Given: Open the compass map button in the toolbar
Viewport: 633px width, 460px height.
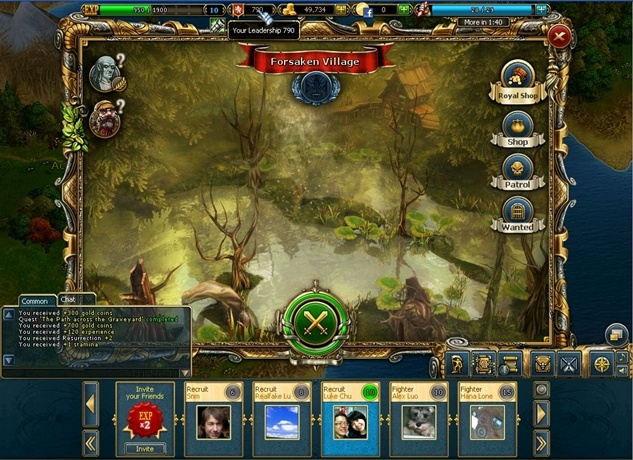Looking at the screenshot, I should (602, 364).
